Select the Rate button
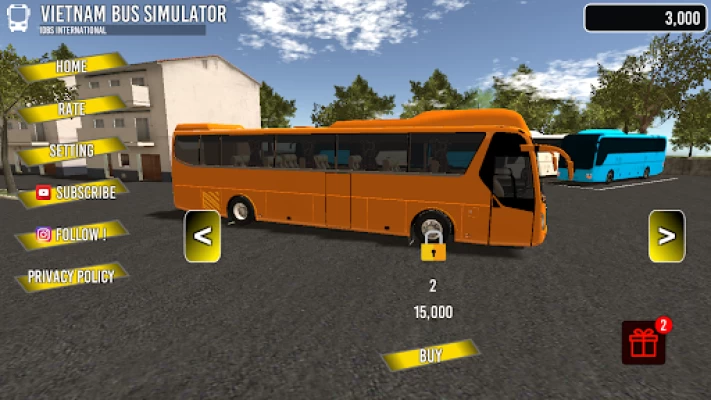Screen dimensions: 711x400 coord(72,108)
